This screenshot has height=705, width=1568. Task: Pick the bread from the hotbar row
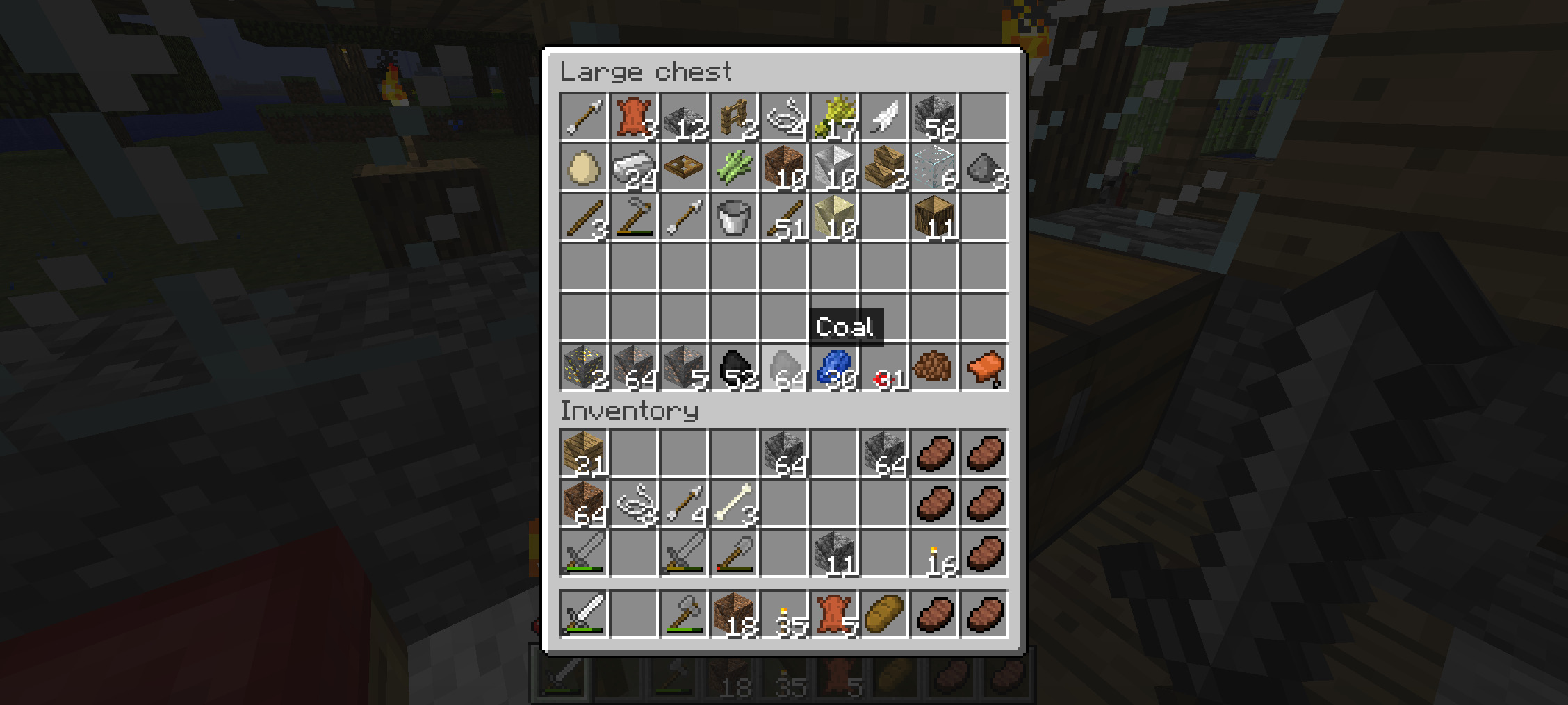point(884,614)
